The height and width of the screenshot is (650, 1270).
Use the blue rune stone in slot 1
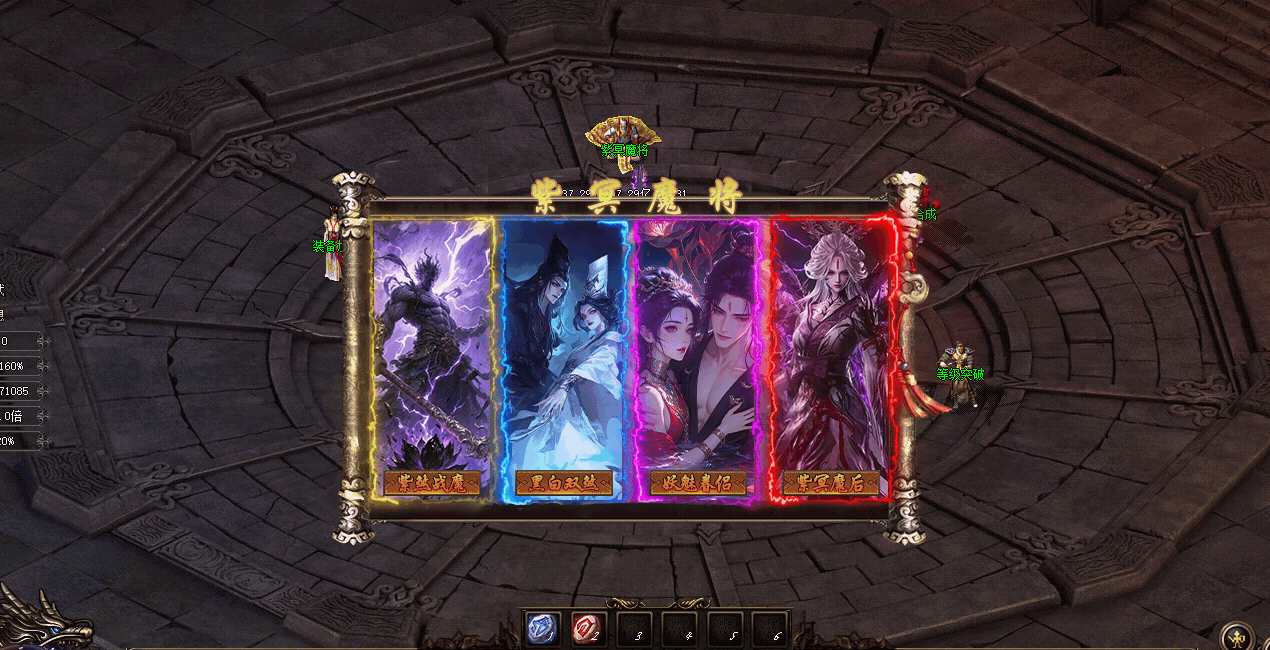pos(543,629)
